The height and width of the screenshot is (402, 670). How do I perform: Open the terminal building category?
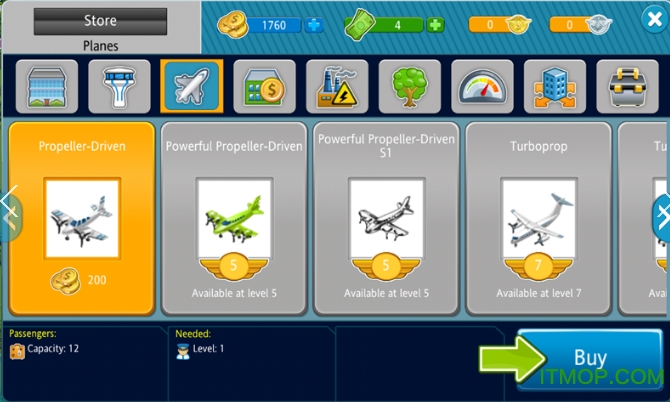(x=47, y=87)
